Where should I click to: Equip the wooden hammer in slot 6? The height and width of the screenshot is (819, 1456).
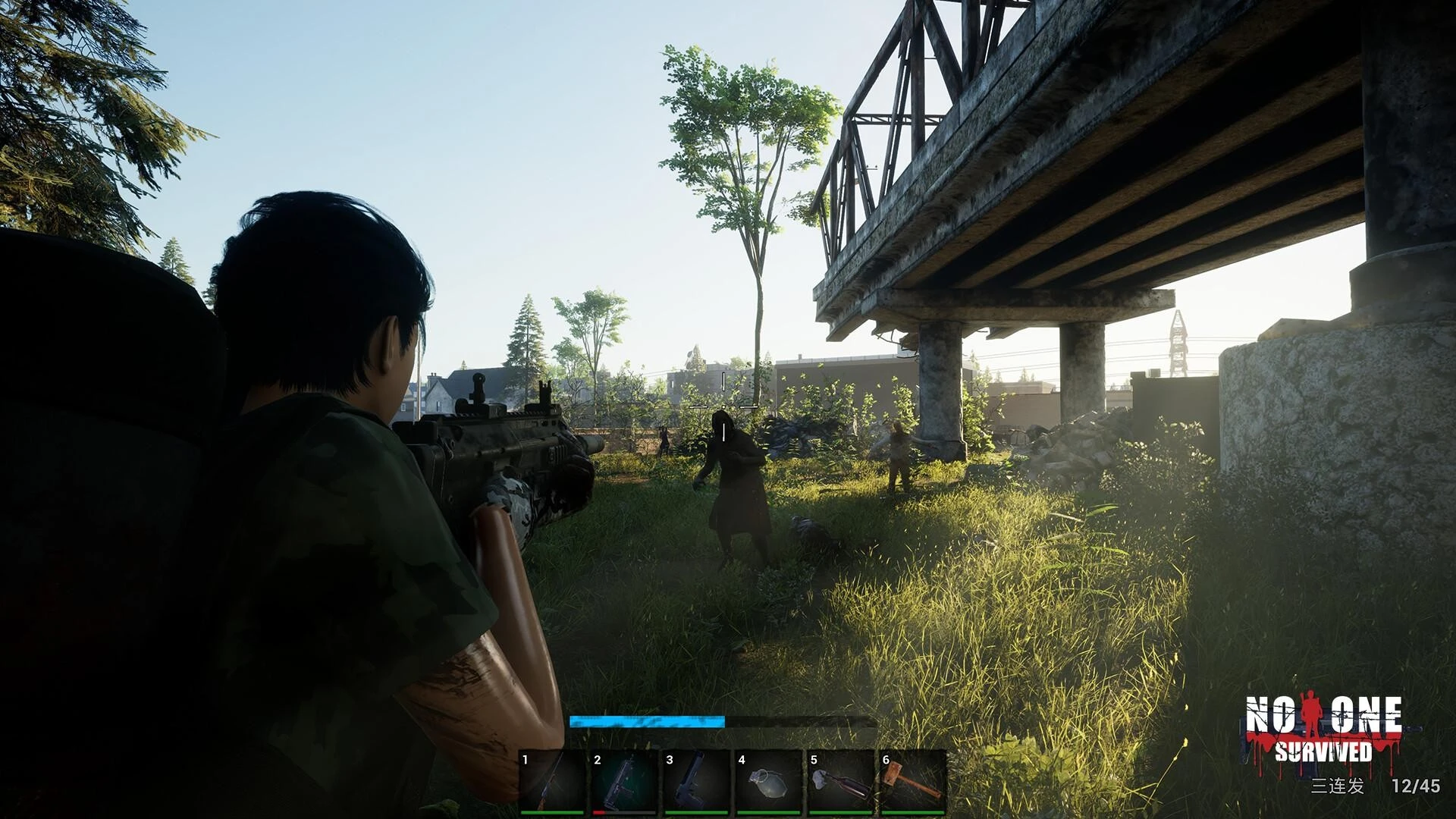pyautogui.click(x=913, y=782)
